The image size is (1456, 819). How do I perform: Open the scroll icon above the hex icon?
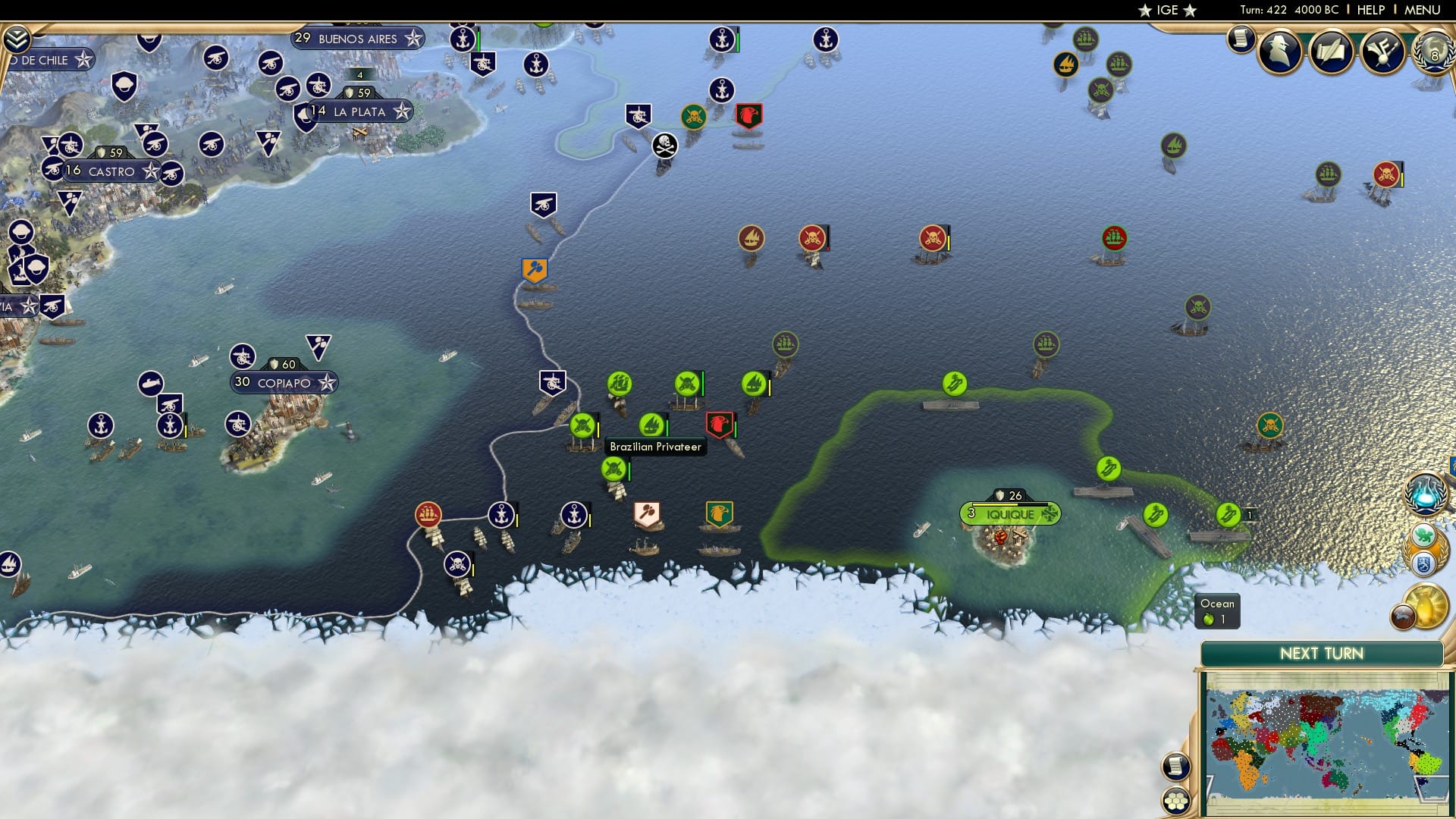(1178, 766)
